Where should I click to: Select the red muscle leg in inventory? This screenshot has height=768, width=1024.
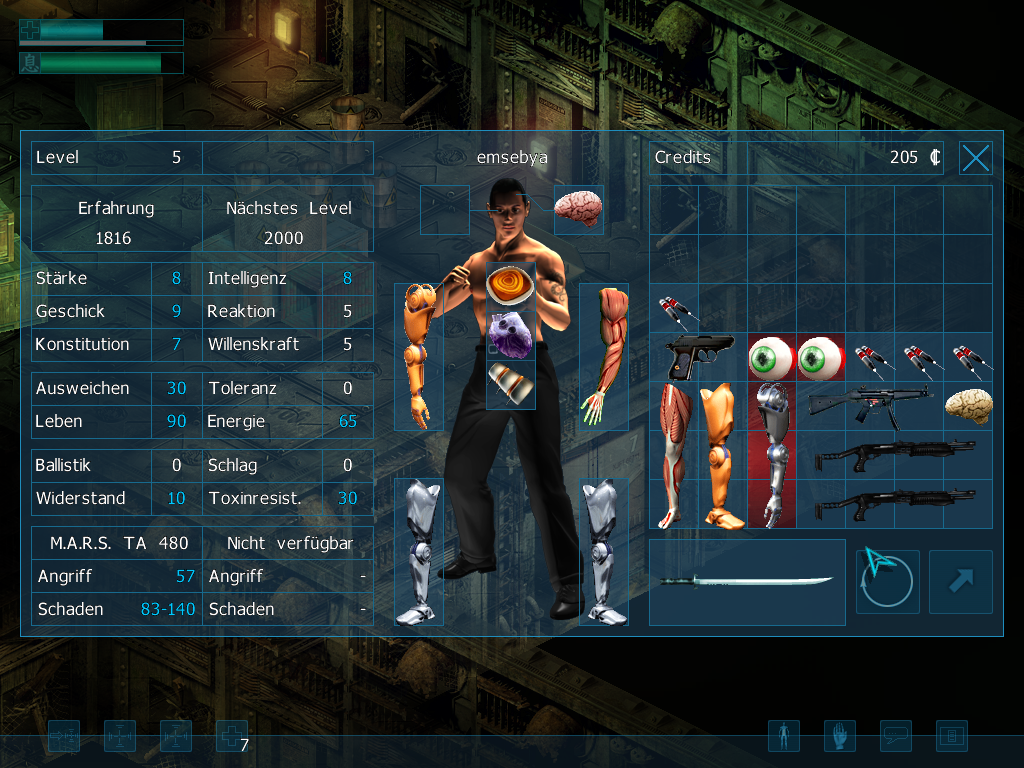point(674,455)
